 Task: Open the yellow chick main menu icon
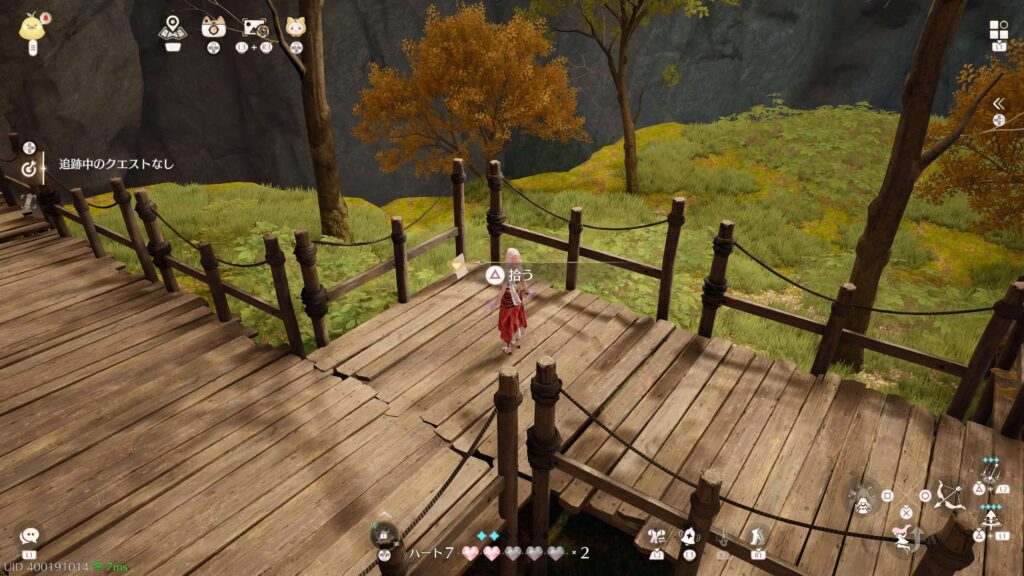click(x=31, y=26)
